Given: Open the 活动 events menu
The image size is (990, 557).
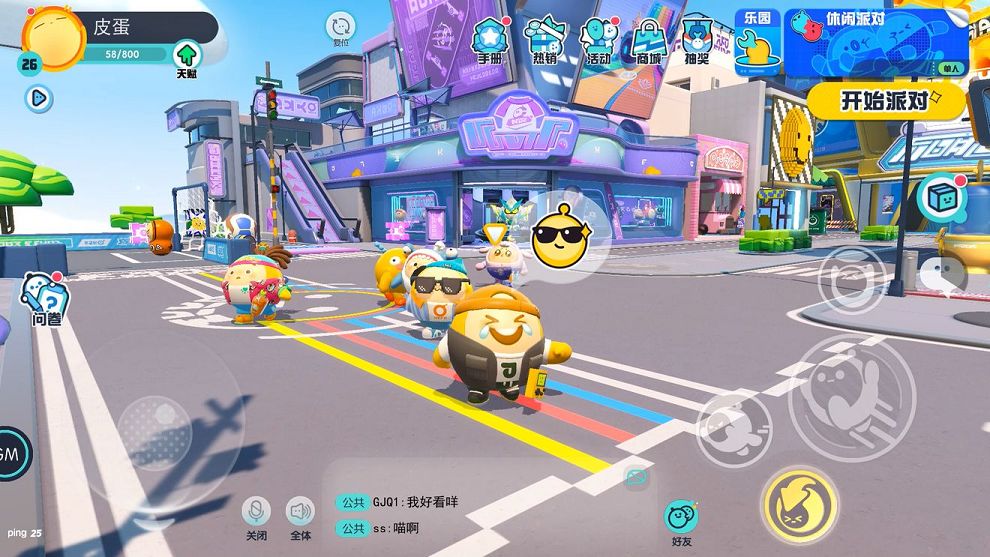Looking at the screenshot, I should pos(598,39).
